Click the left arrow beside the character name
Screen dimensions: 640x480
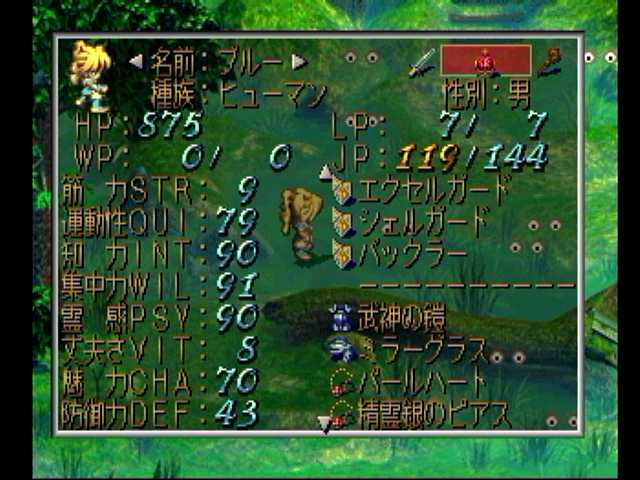136,62
